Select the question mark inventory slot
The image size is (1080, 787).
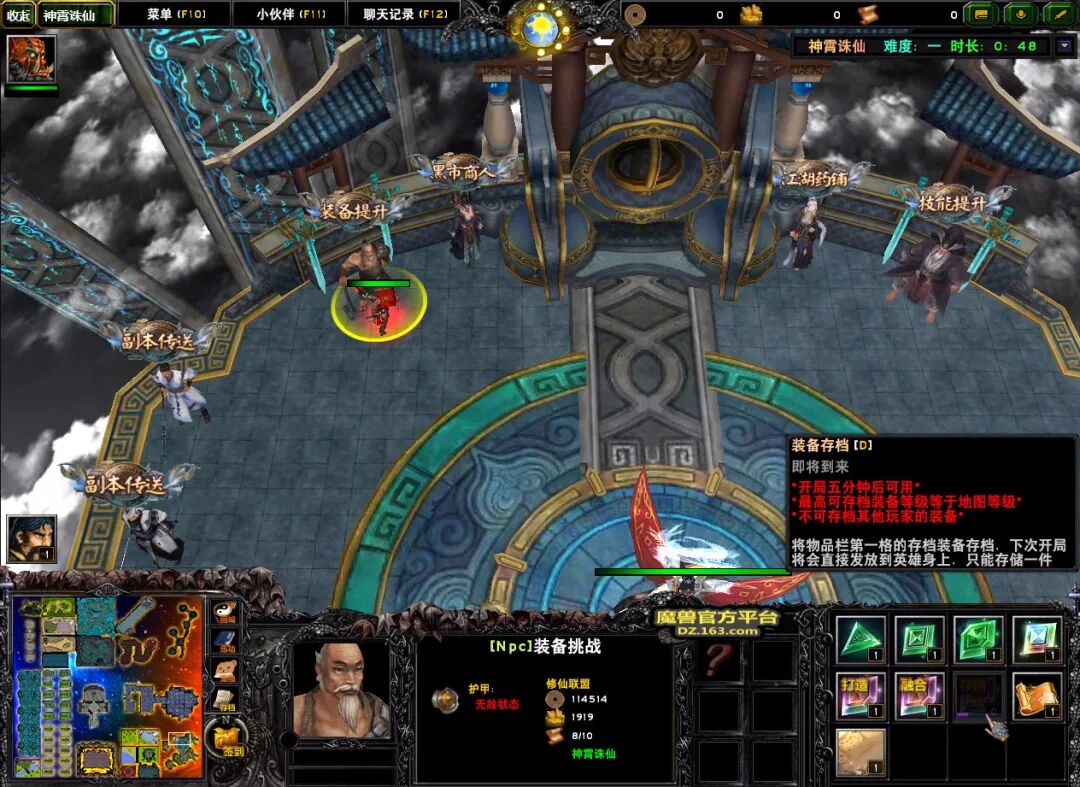coord(719,660)
